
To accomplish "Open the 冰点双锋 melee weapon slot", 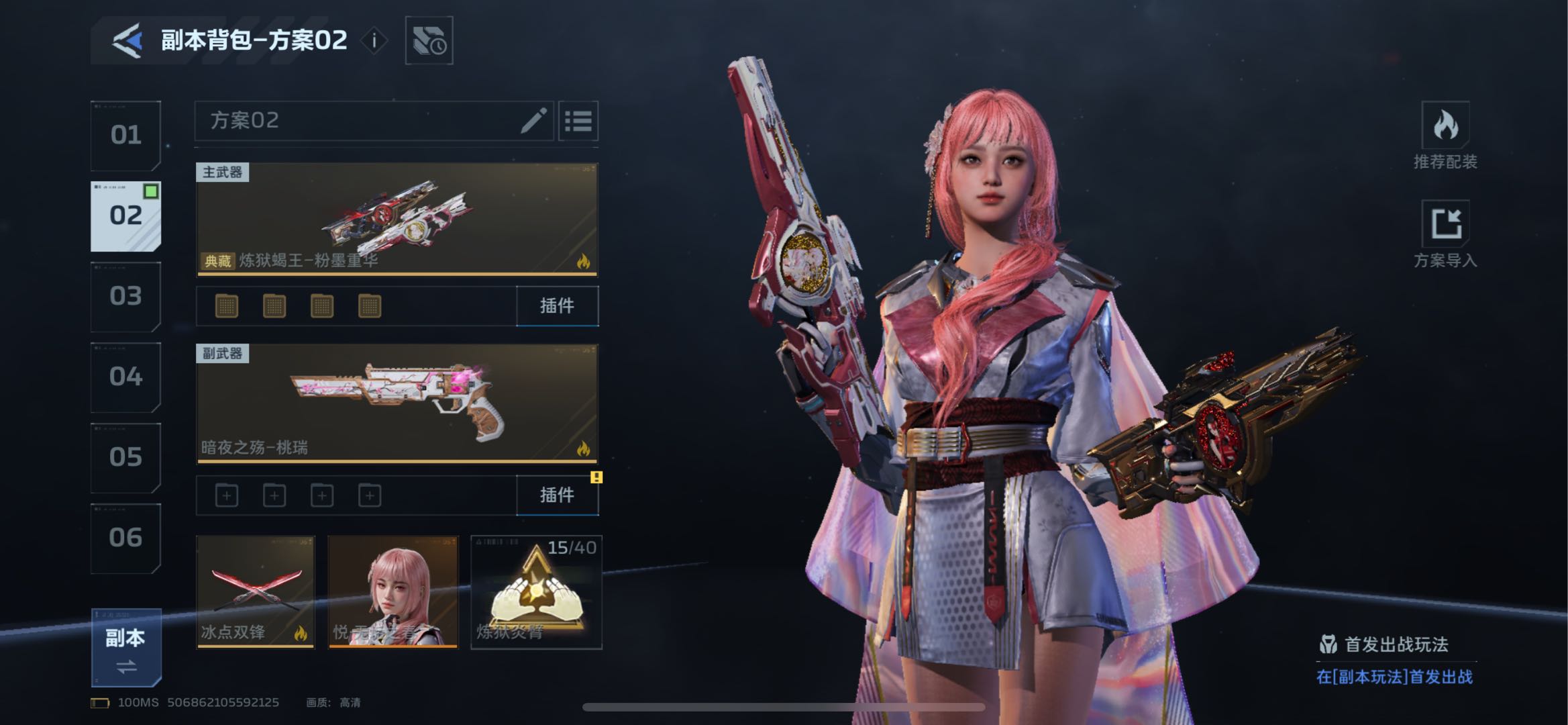I will (x=255, y=591).
